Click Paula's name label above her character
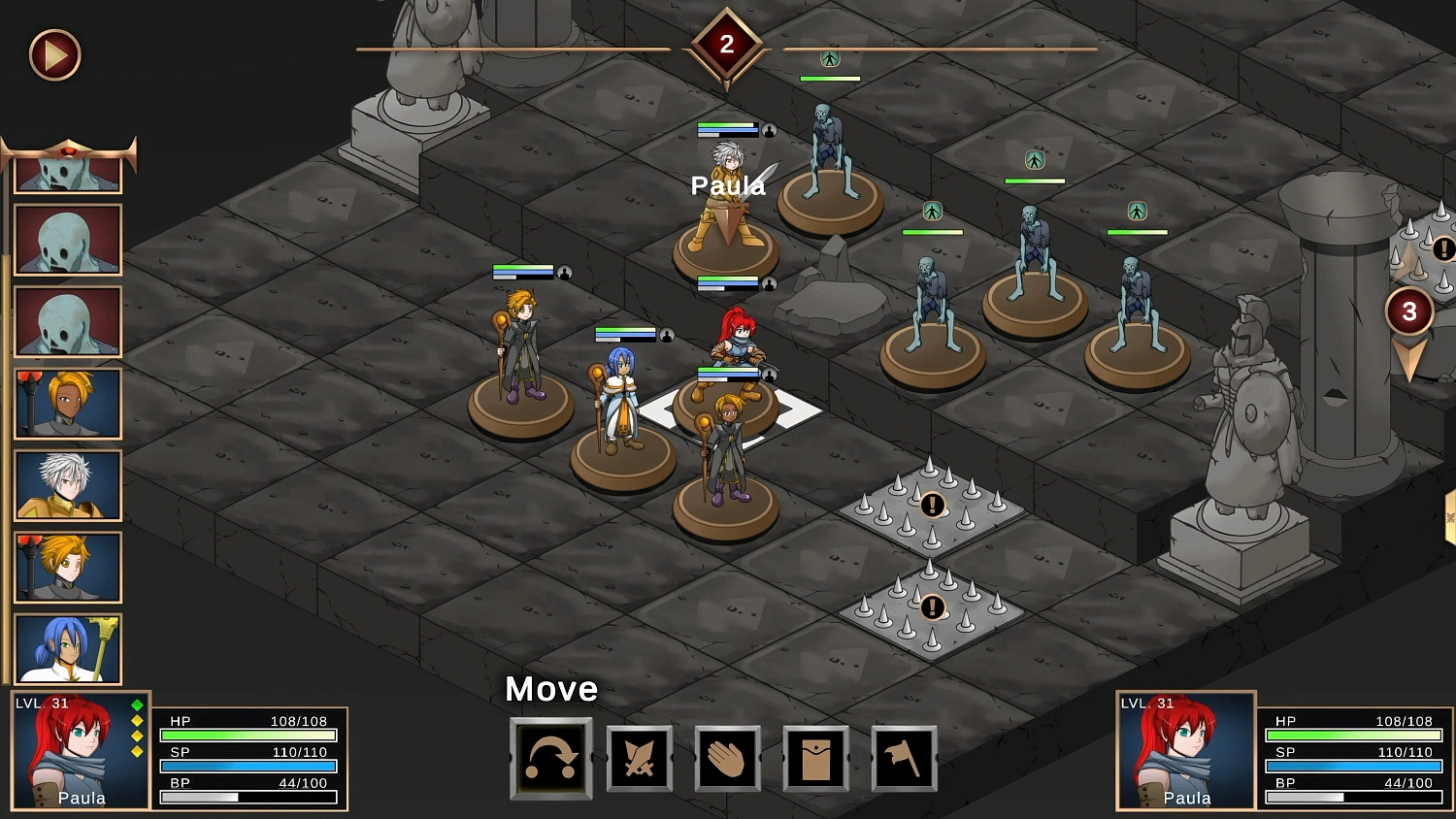This screenshot has height=819, width=1456. tap(727, 185)
